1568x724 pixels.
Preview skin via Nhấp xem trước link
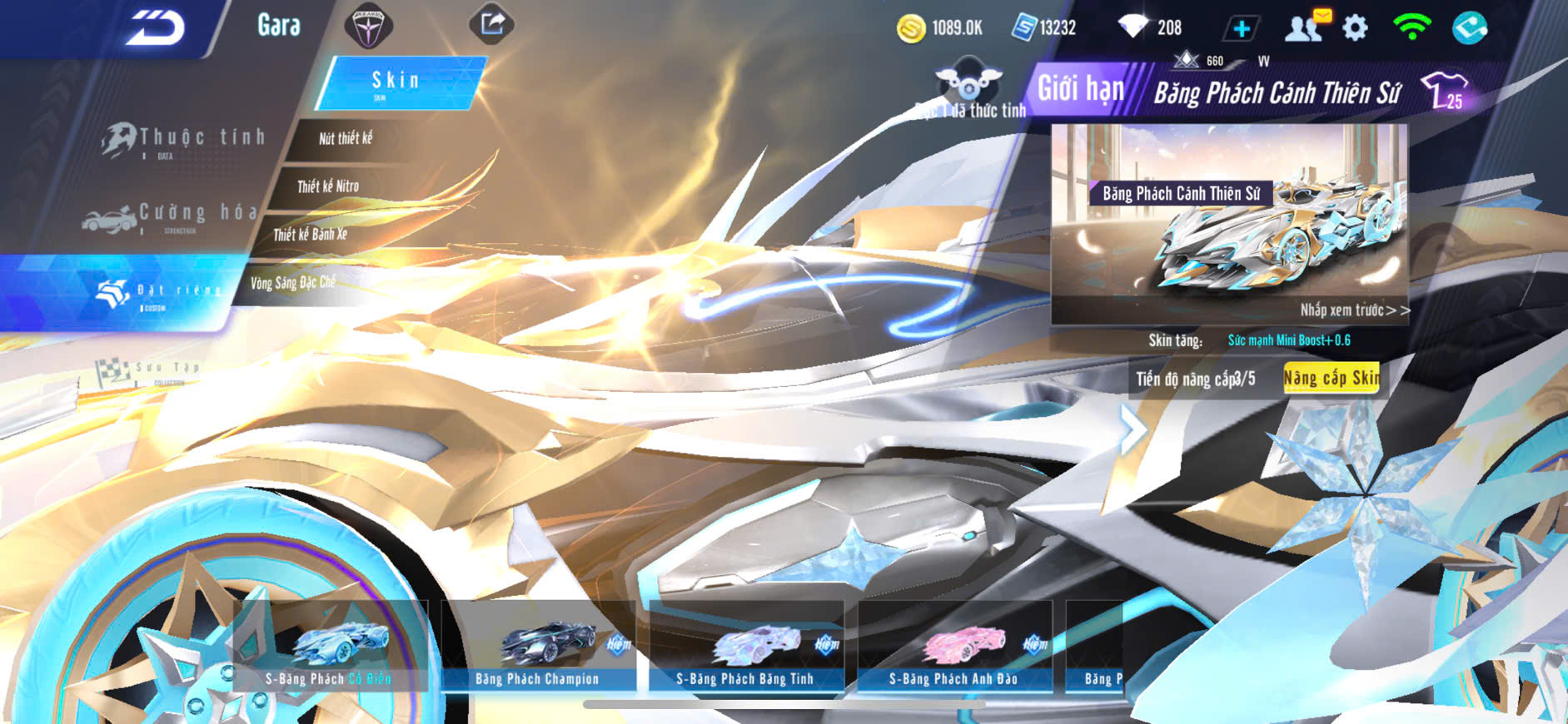tap(1354, 310)
